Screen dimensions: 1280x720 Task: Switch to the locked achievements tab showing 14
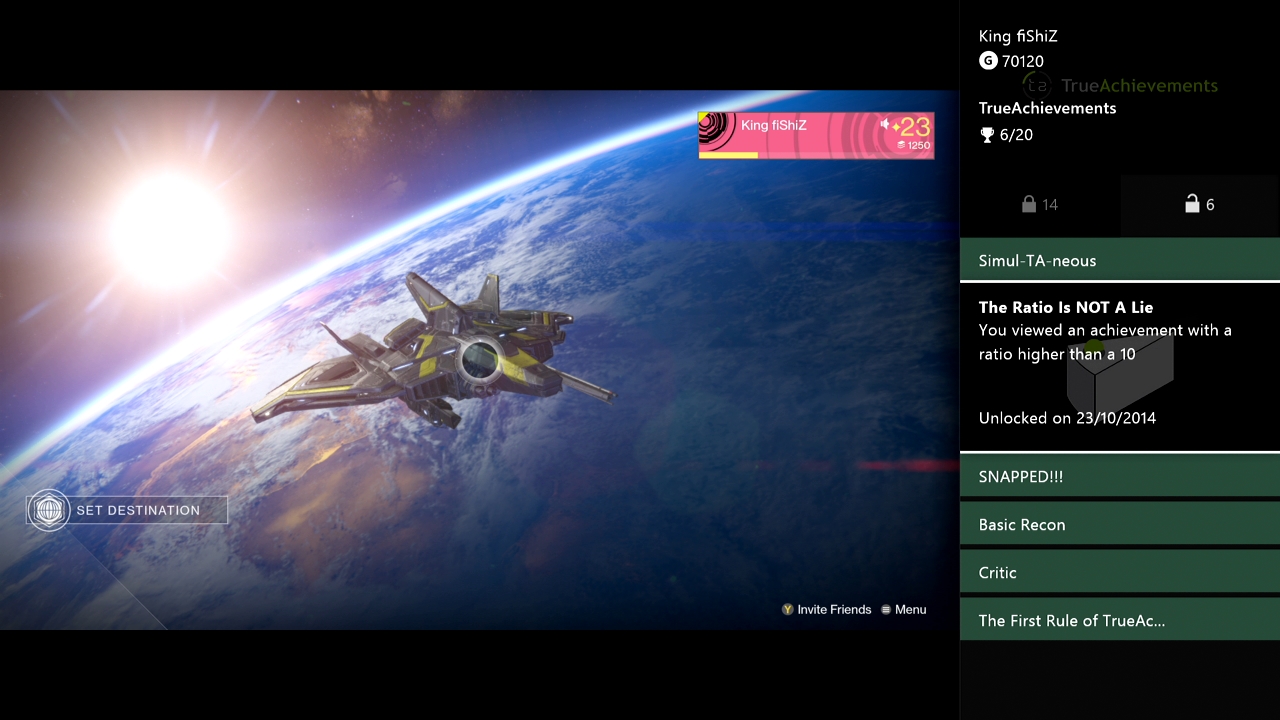[1040, 204]
